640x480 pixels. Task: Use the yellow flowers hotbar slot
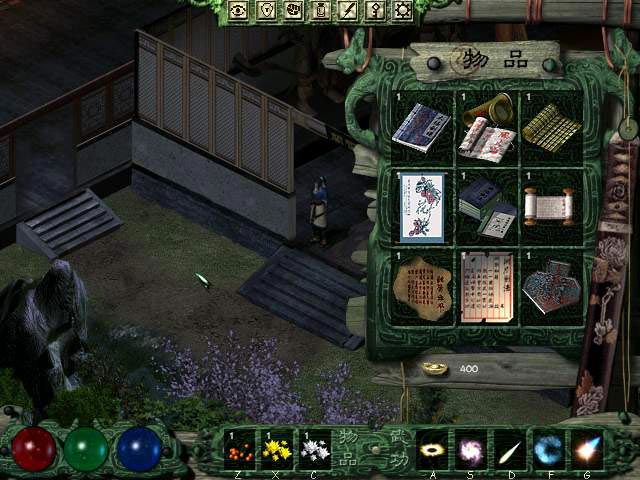[277, 448]
